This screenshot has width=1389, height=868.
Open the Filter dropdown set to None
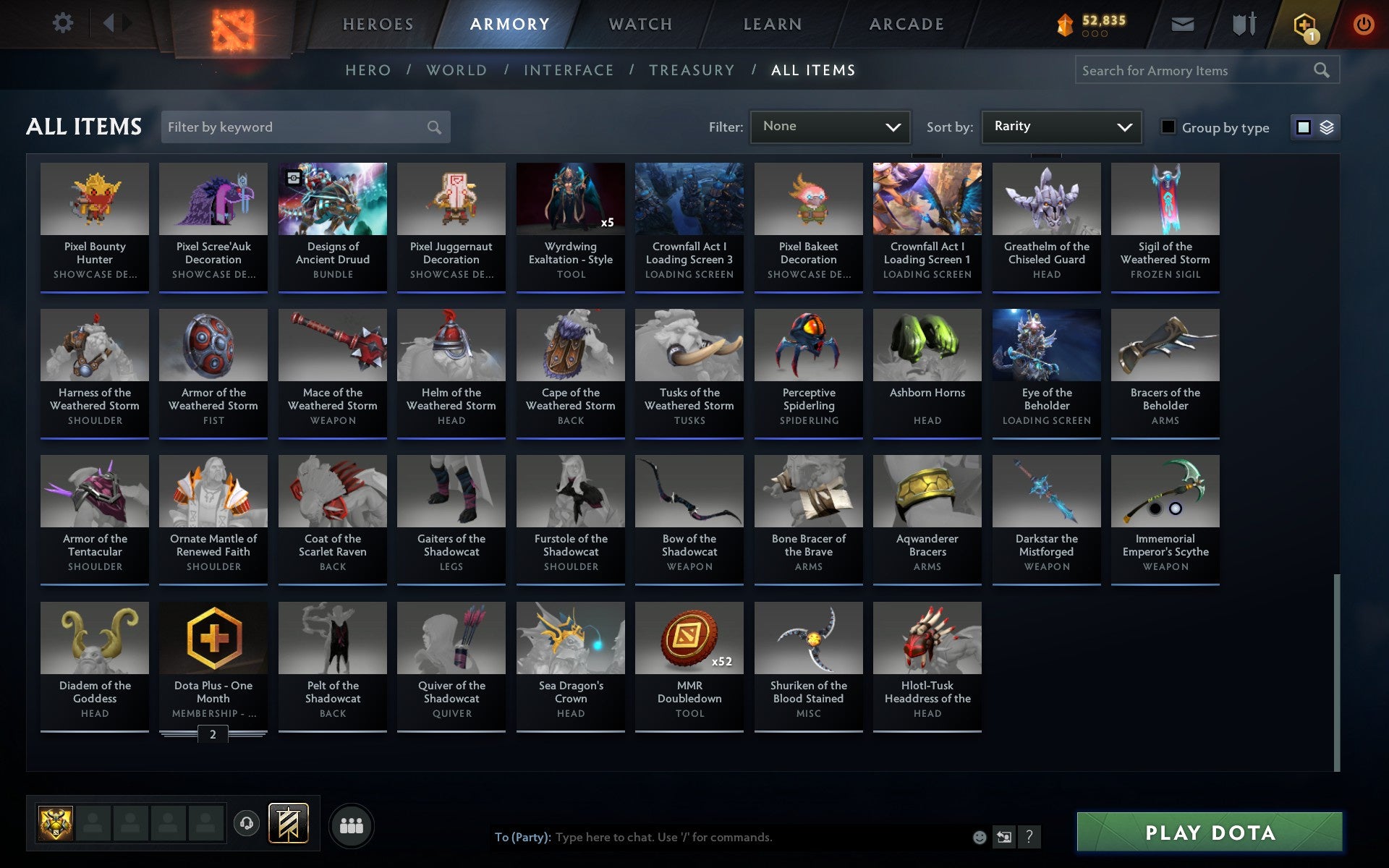pyautogui.click(x=829, y=127)
